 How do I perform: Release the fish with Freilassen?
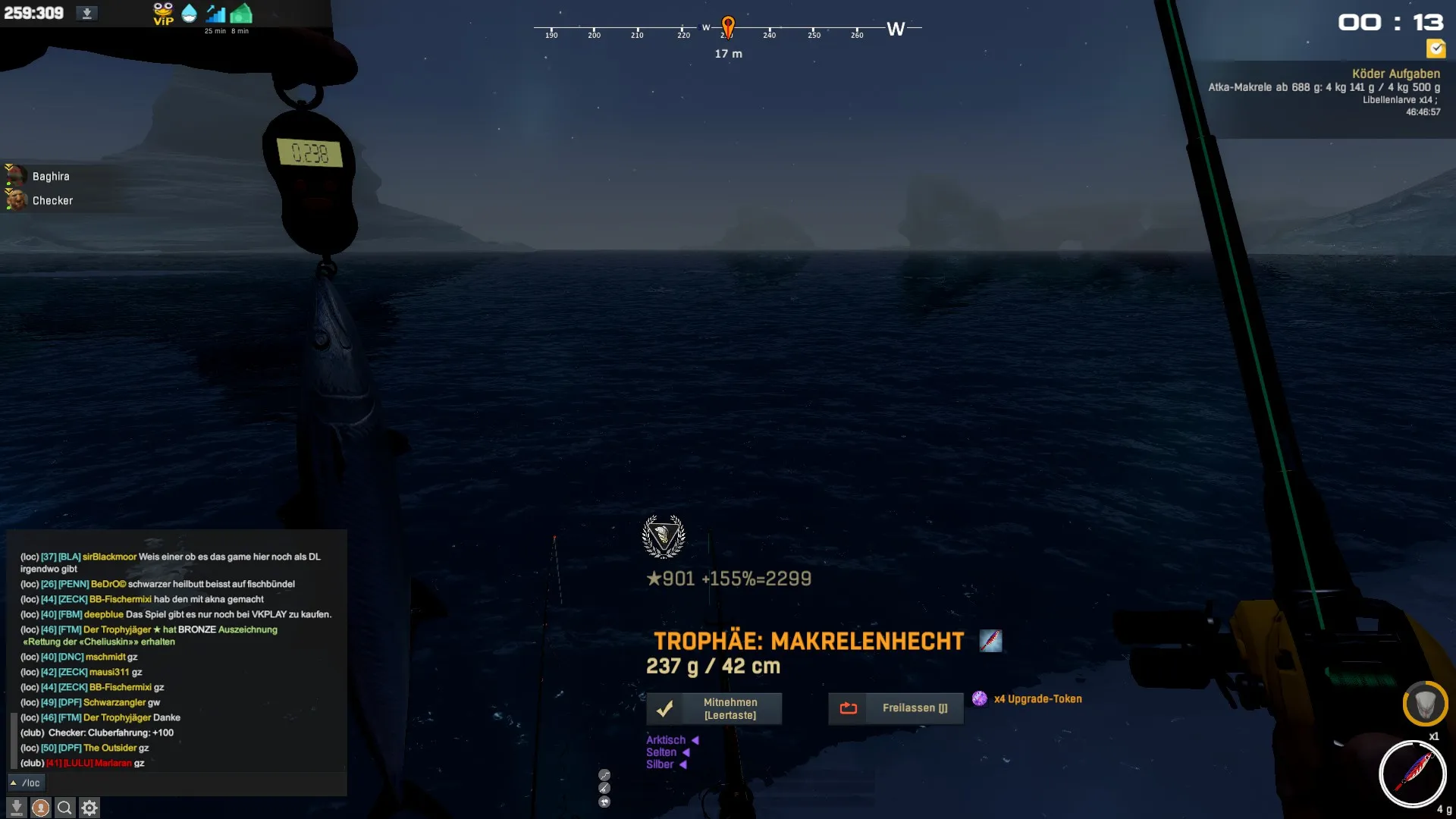tap(896, 708)
